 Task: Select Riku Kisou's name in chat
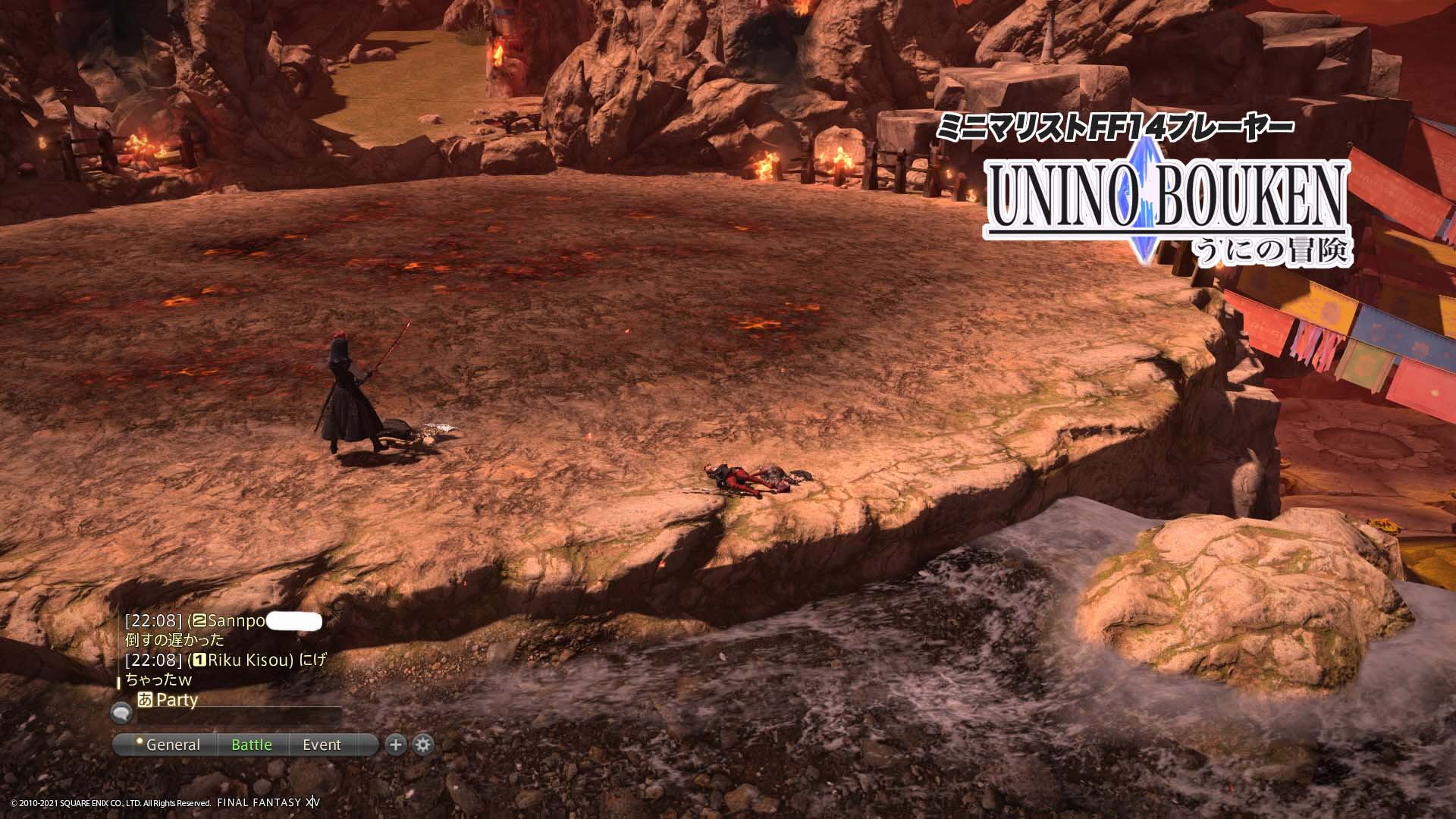click(x=249, y=660)
